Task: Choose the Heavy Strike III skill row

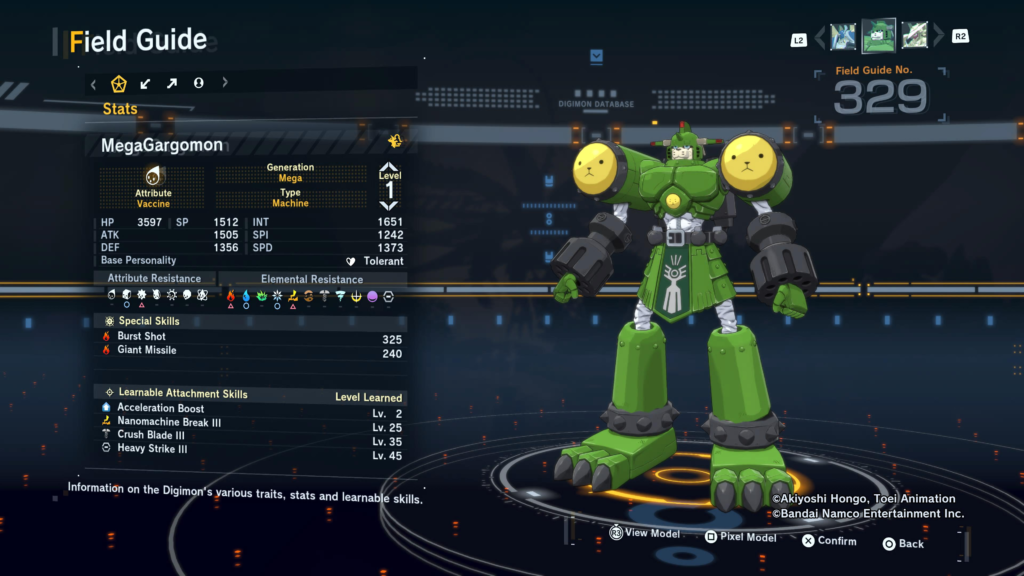Action: point(250,450)
